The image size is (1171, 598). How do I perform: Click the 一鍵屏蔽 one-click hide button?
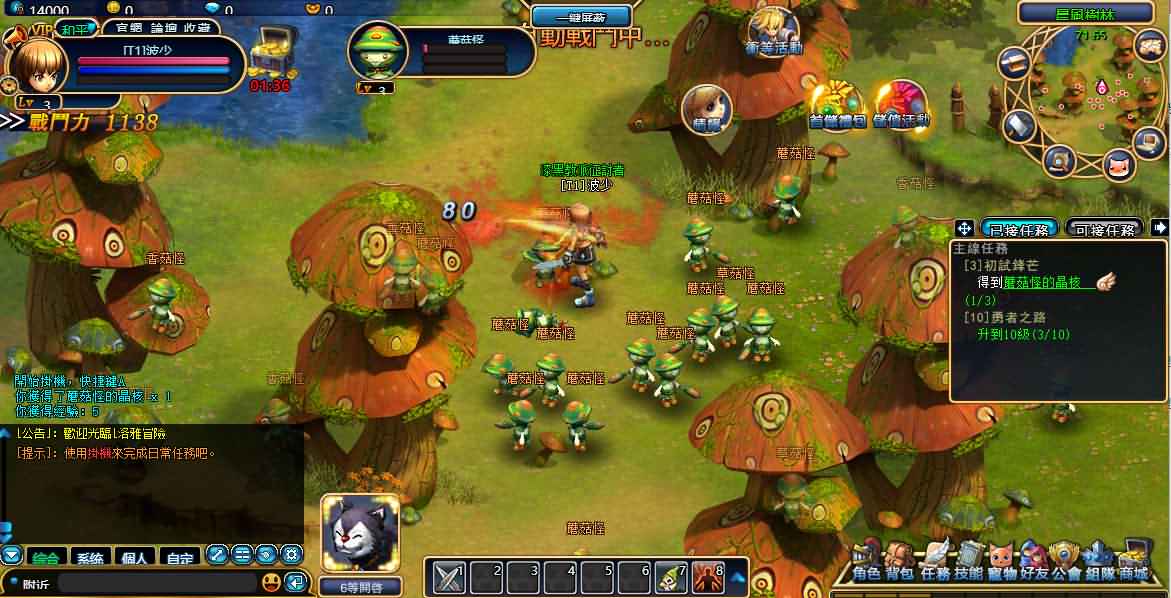[581, 16]
